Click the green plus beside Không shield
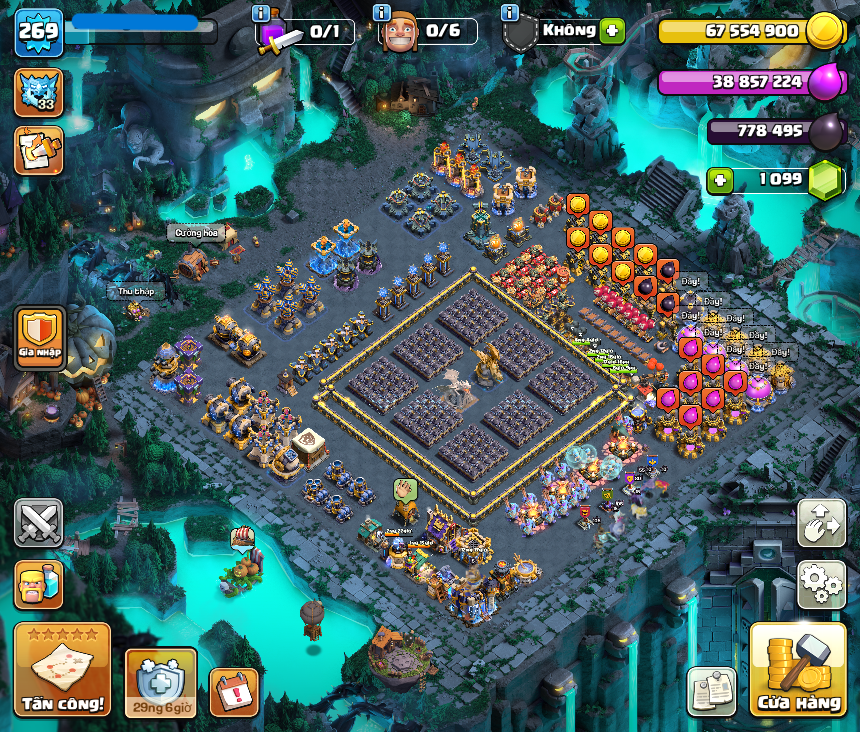The height and width of the screenshot is (732, 860). point(612,30)
